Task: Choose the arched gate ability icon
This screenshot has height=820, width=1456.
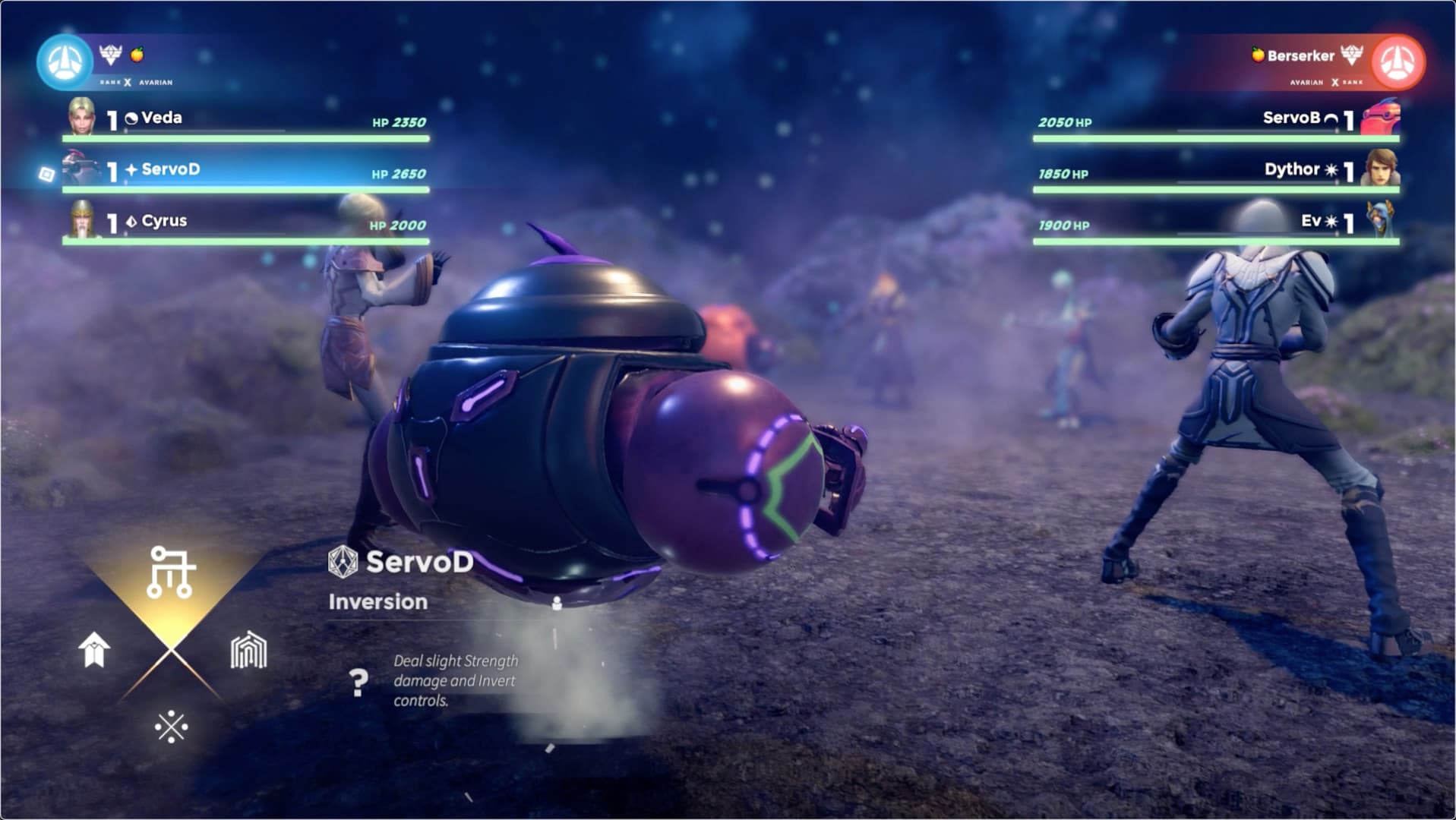Action: (248, 651)
